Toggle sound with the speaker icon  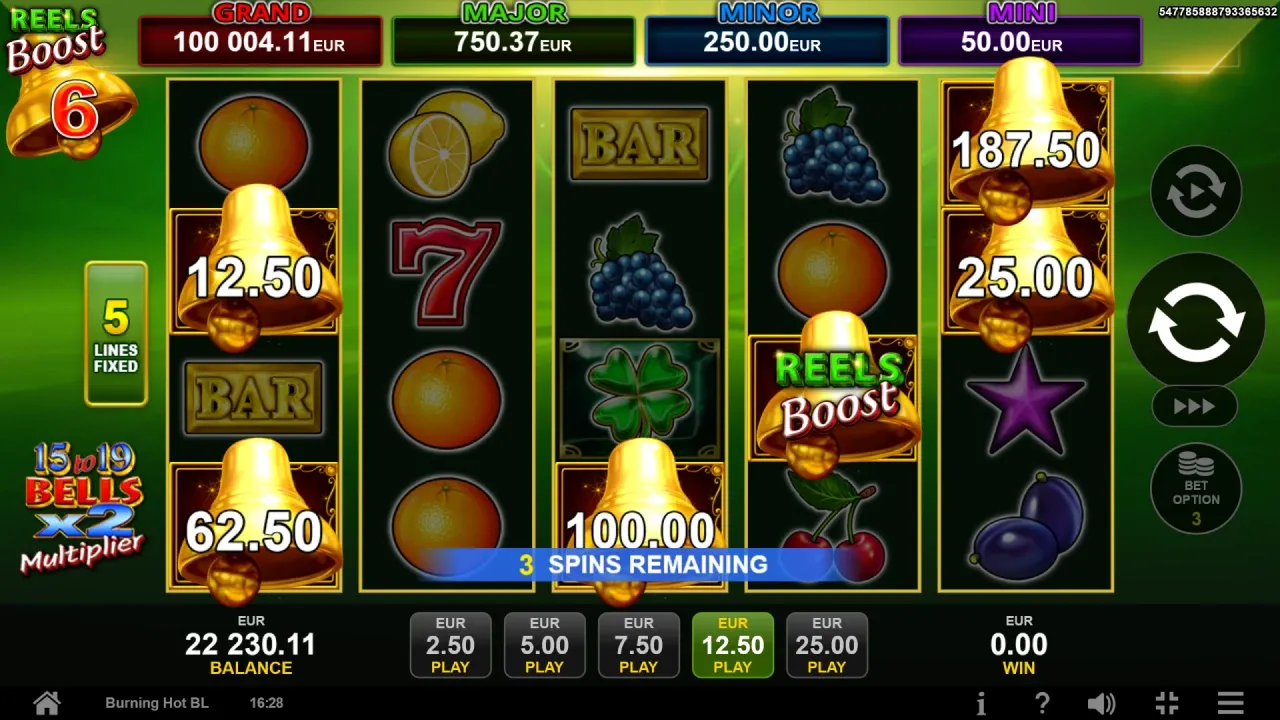1101,703
